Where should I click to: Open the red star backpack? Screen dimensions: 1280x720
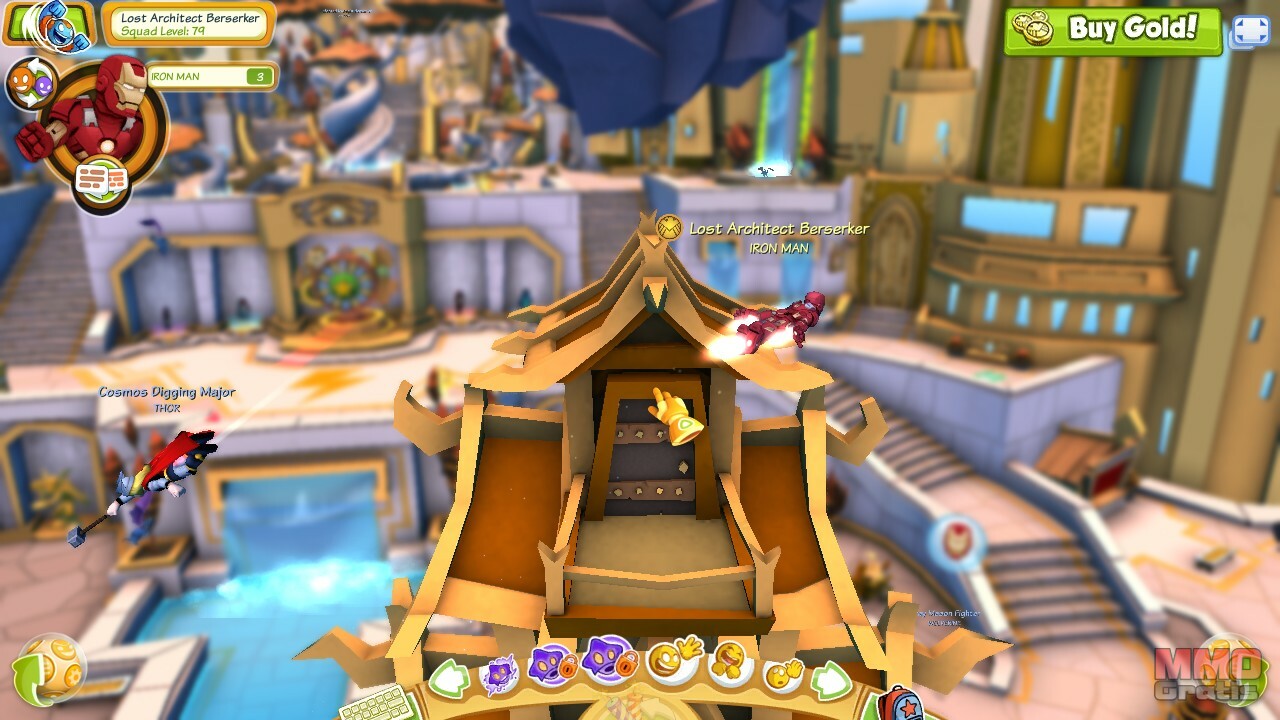(898, 703)
